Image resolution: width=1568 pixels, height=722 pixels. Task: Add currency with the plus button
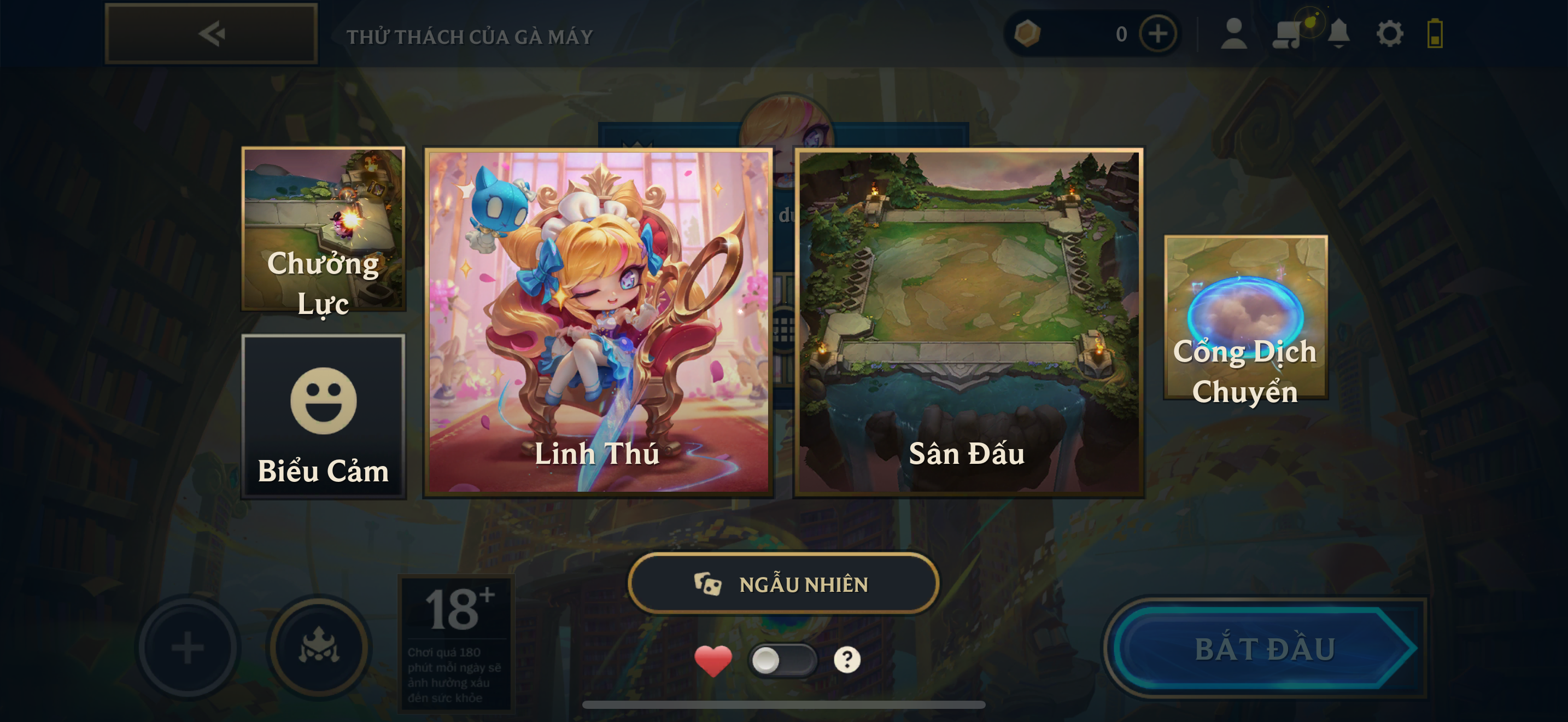point(1157,33)
